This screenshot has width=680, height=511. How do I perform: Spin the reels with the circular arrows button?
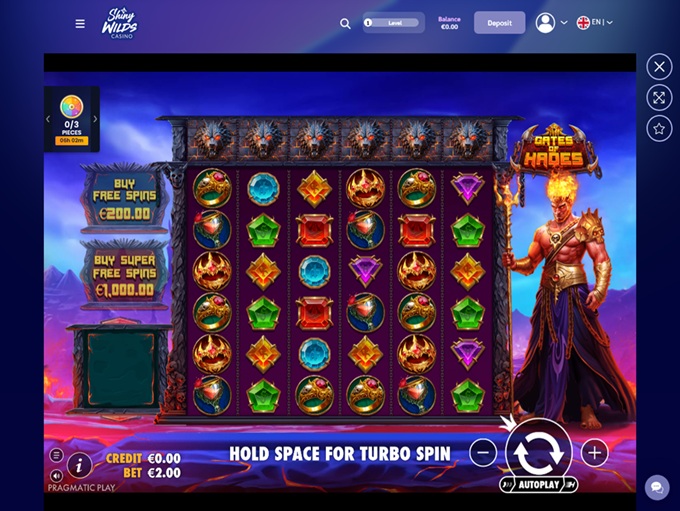pyautogui.click(x=539, y=450)
